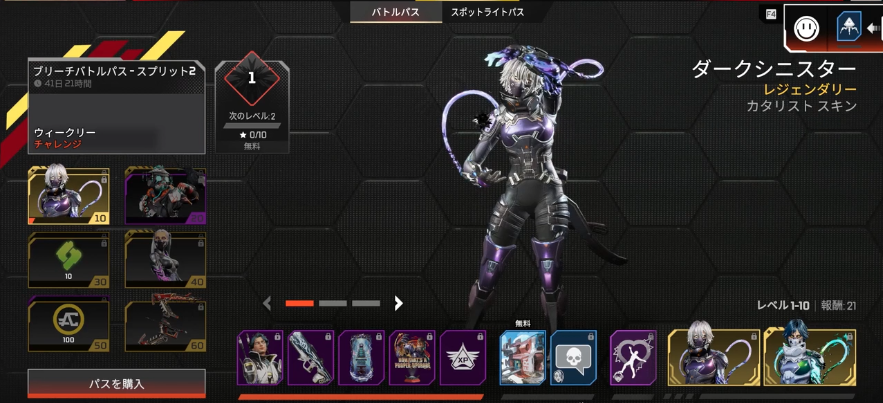Preview the weapon skin reward in bottom row

310,357
